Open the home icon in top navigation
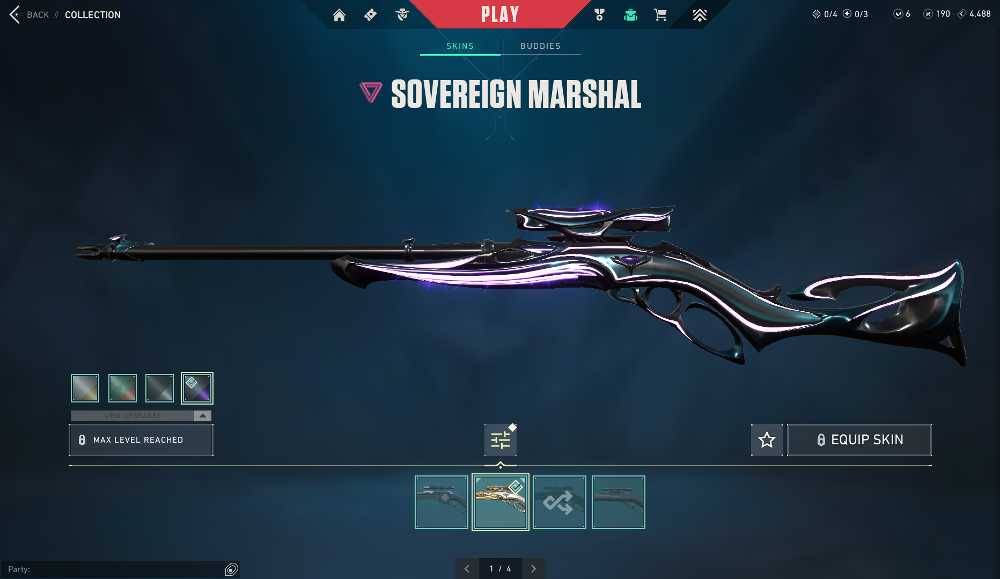 (x=339, y=15)
